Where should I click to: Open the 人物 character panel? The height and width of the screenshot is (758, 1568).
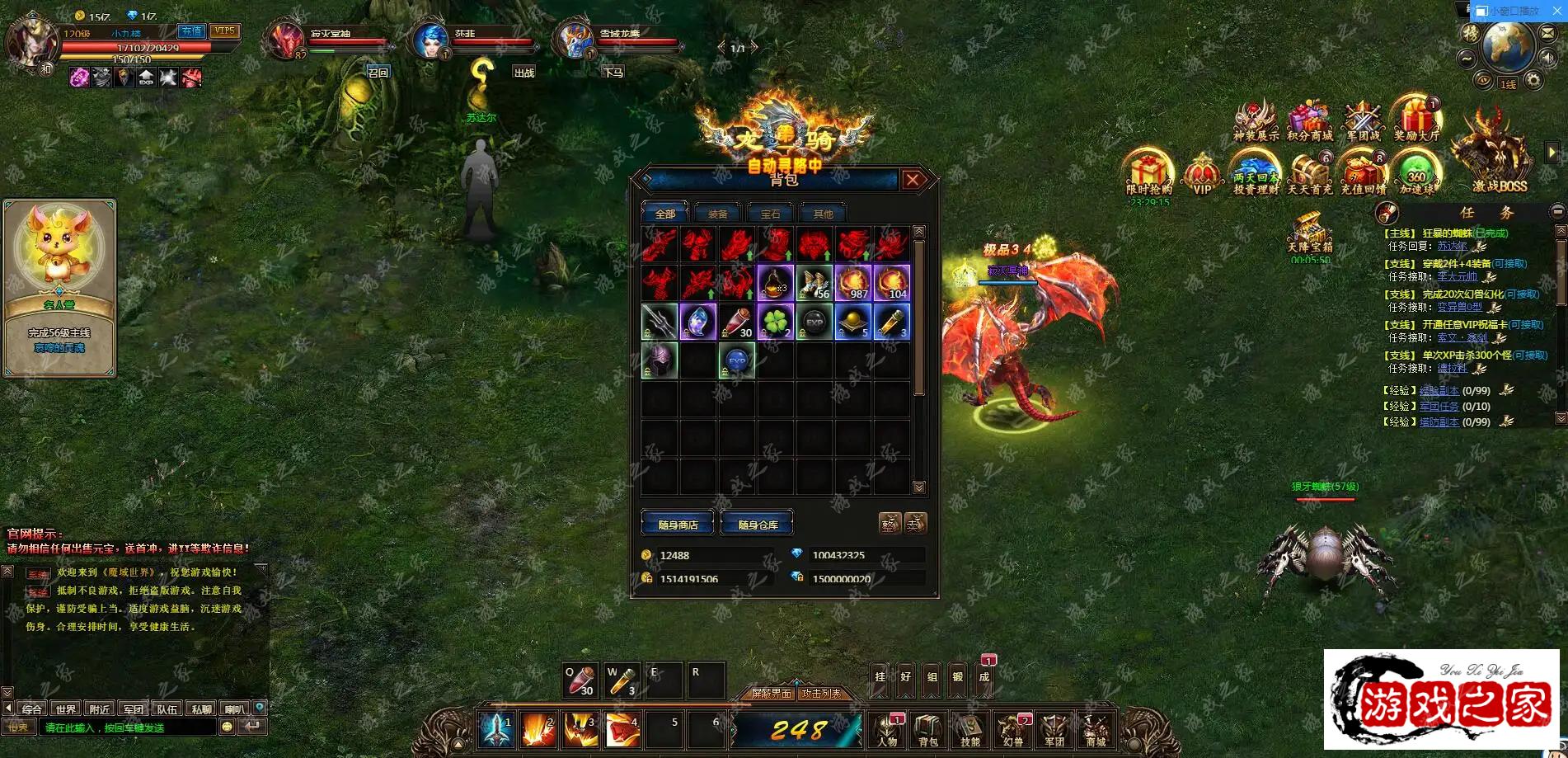tap(887, 731)
